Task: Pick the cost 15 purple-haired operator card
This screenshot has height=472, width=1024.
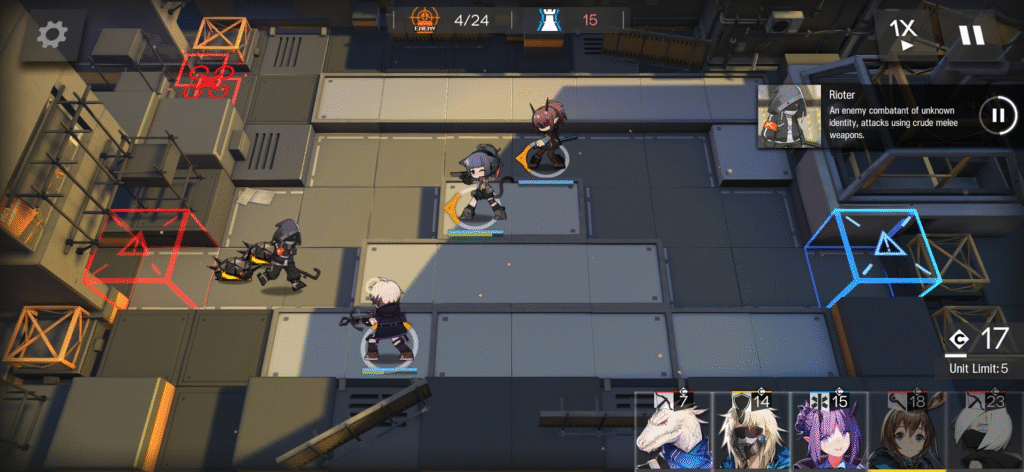Action: (x=829, y=432)
